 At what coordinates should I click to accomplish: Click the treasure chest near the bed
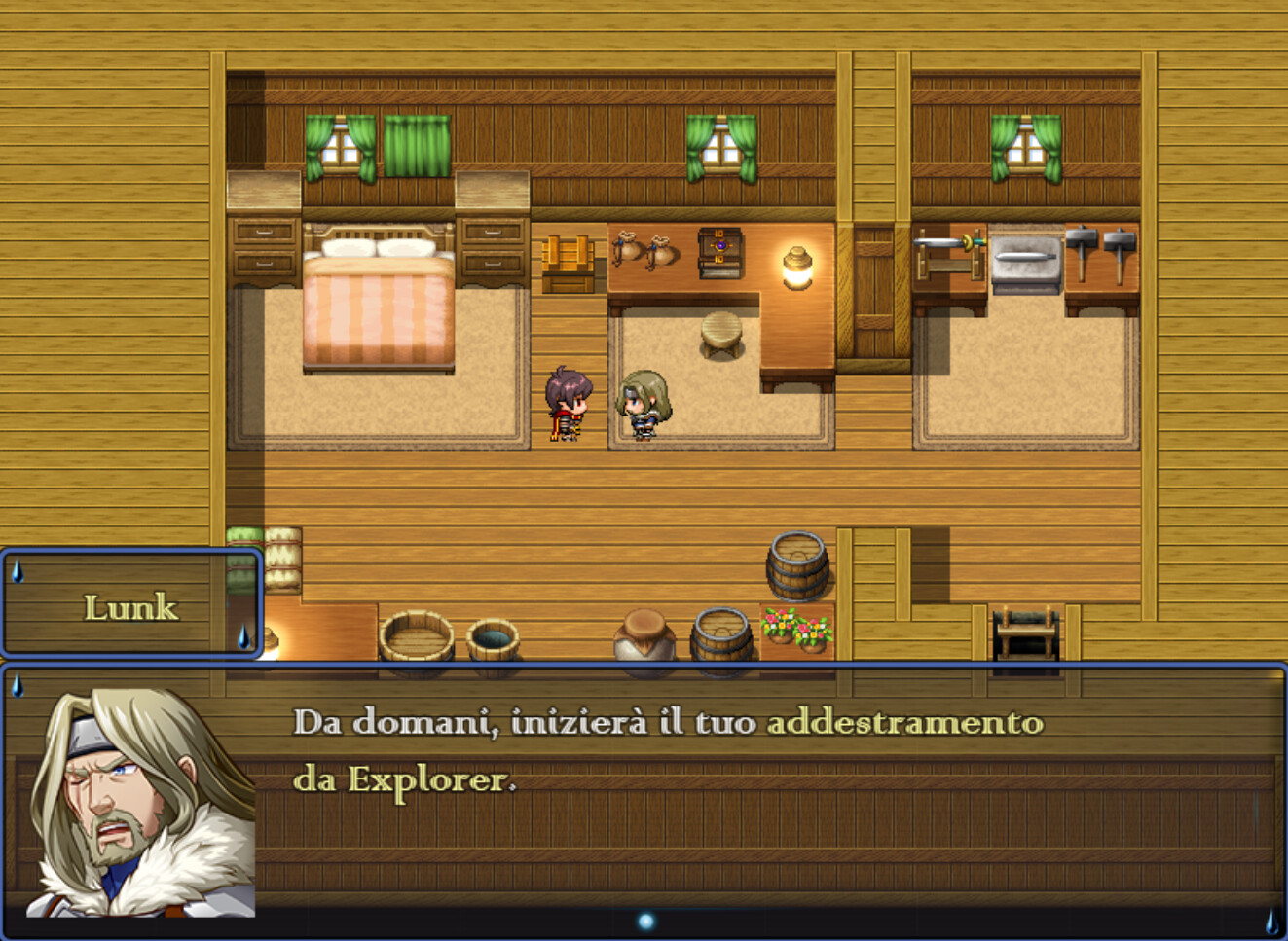click(x=569, y=261)
